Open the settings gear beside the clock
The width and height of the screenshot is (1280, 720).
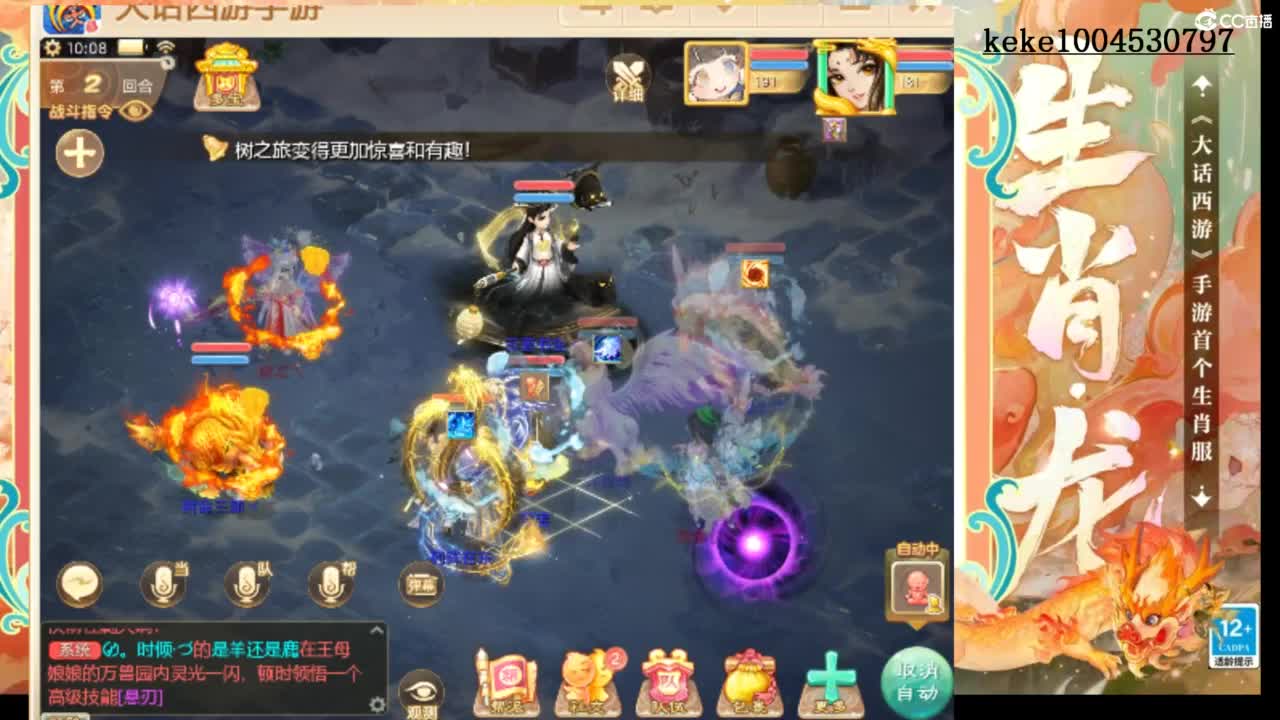coord(52,45)
